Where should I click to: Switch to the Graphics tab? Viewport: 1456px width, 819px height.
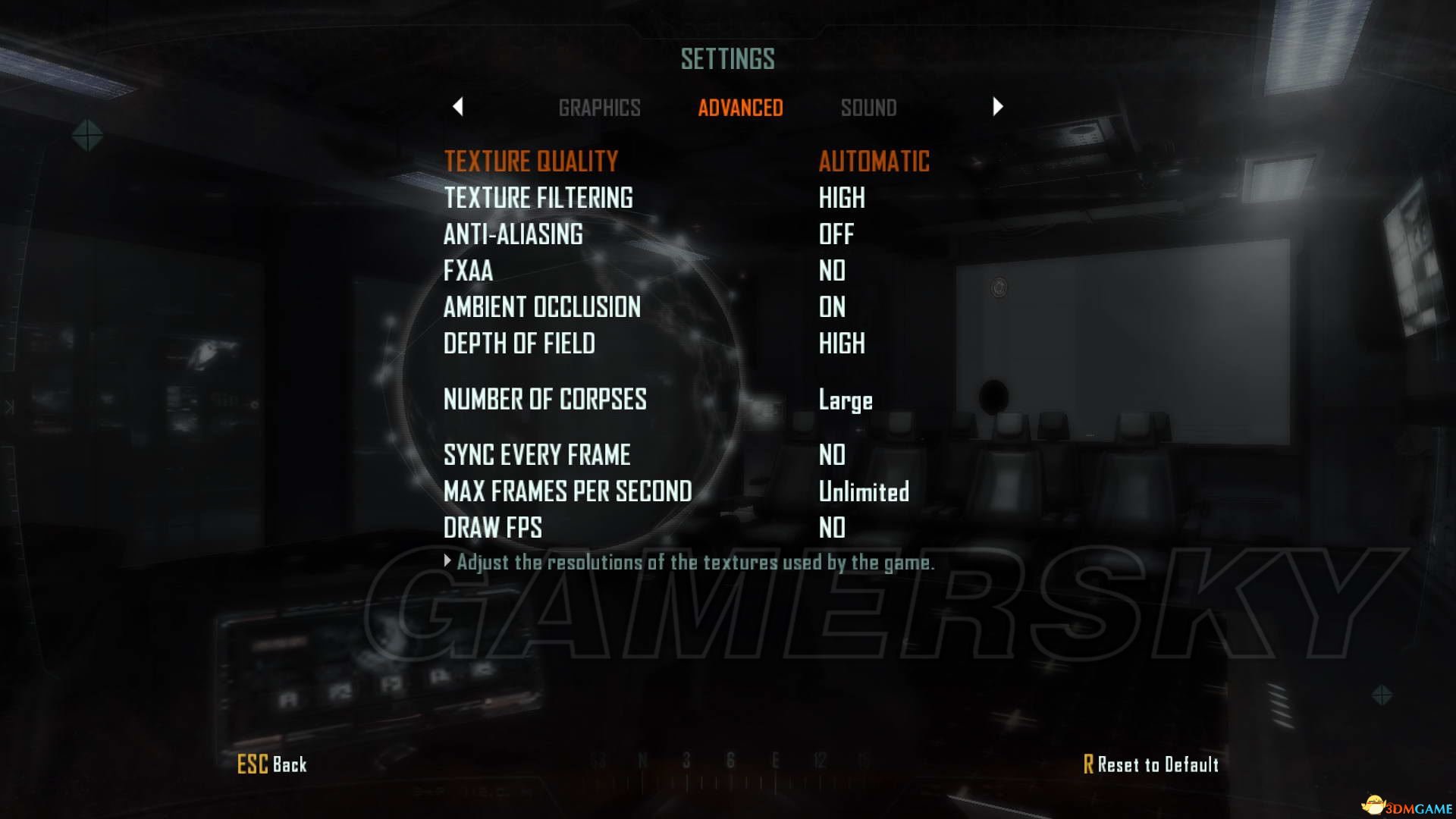coord(599,108)
